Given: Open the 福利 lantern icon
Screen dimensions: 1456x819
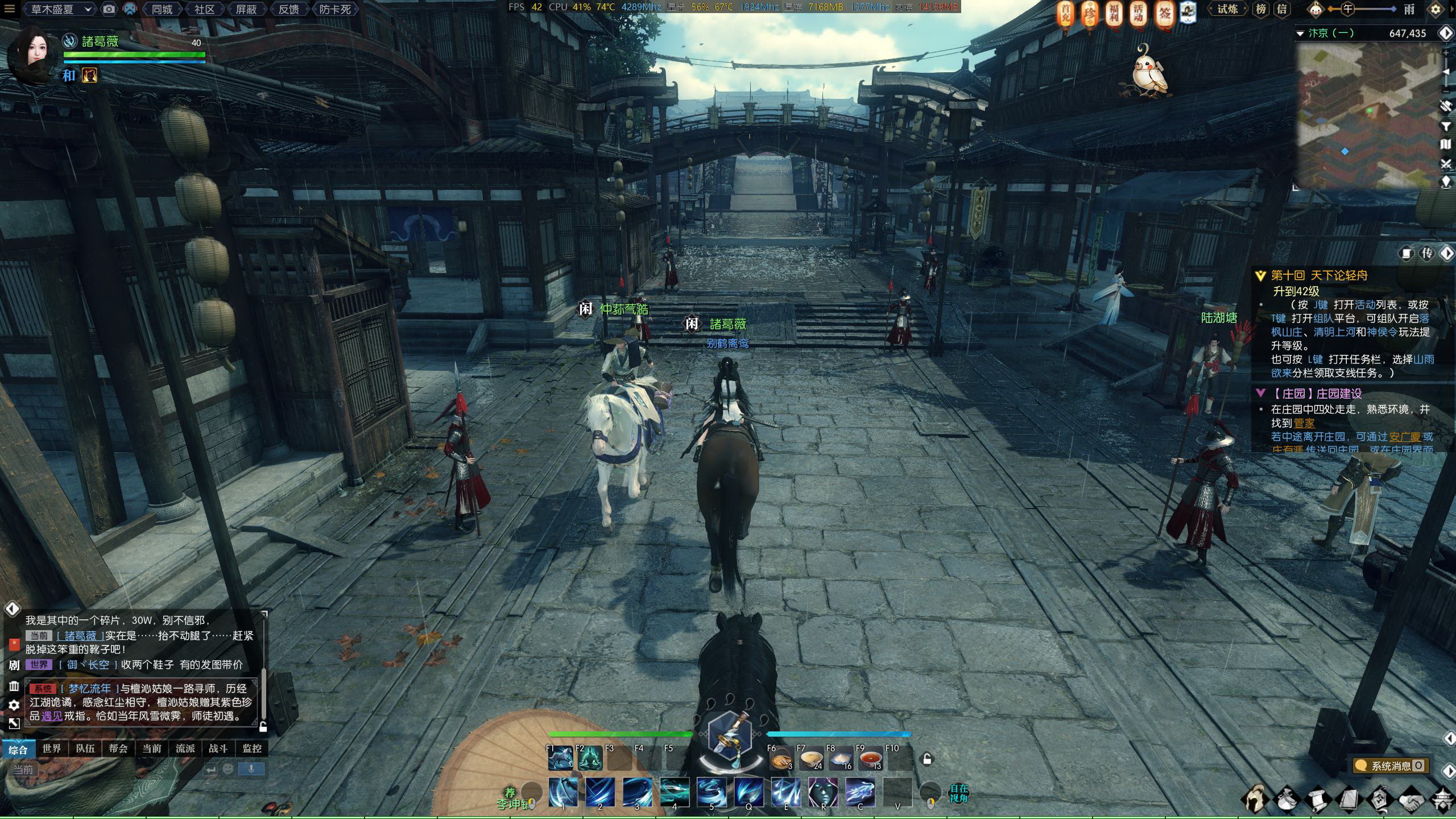Looking at the screenshot, I should [1114, 14].
